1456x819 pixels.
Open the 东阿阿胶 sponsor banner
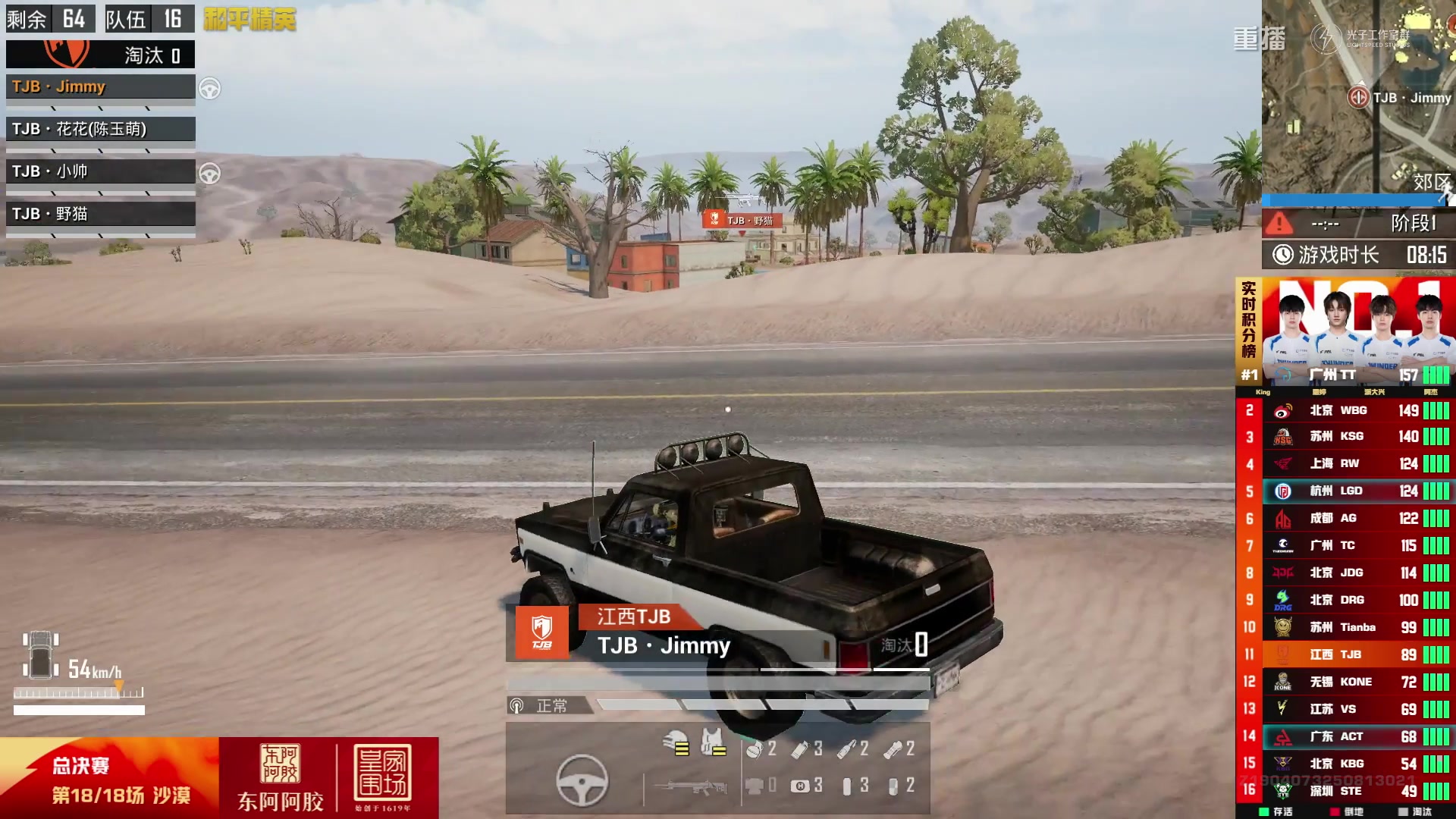280,778
